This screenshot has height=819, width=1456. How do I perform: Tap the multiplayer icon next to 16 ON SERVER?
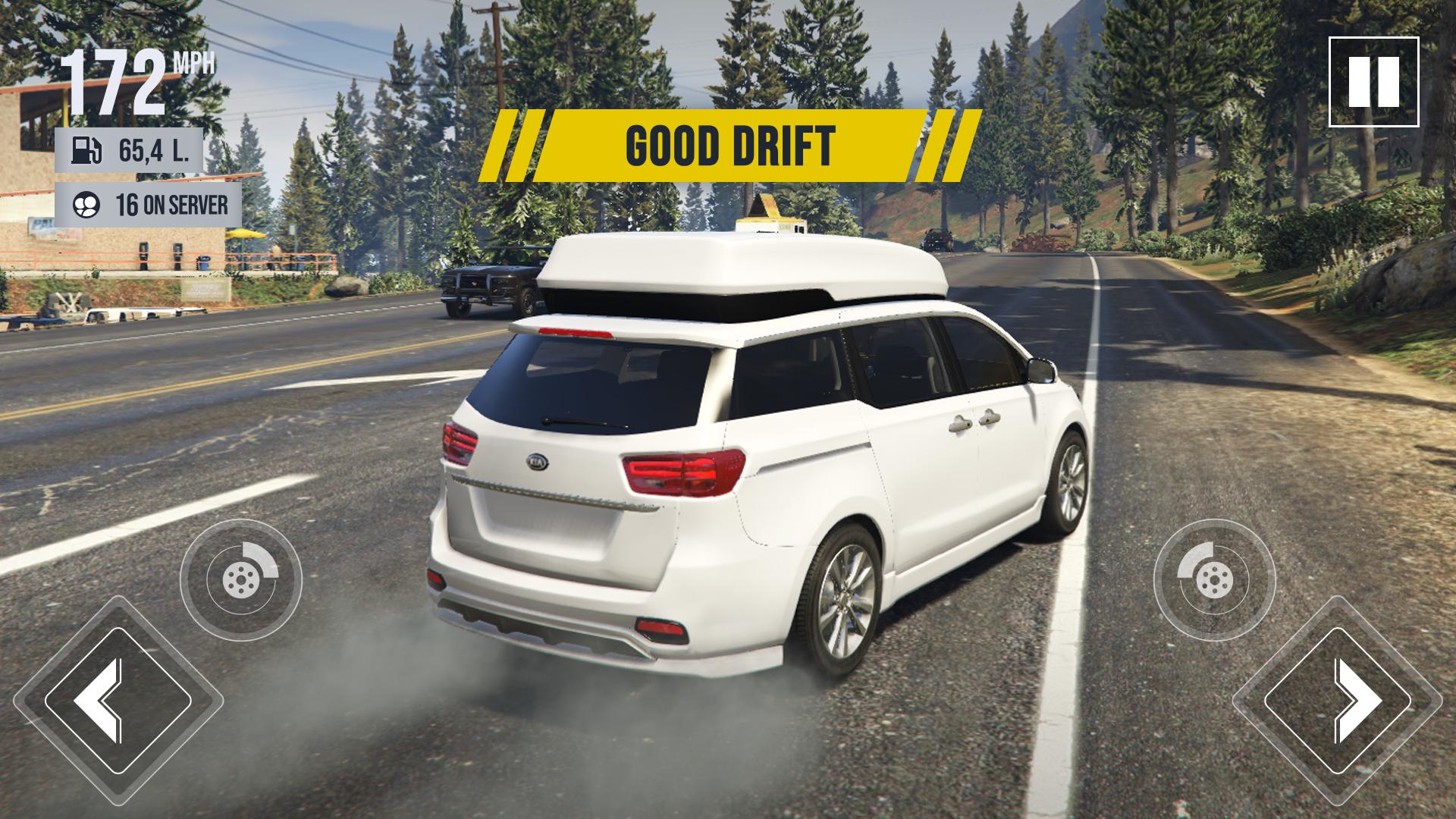click(x=87, y=205)
